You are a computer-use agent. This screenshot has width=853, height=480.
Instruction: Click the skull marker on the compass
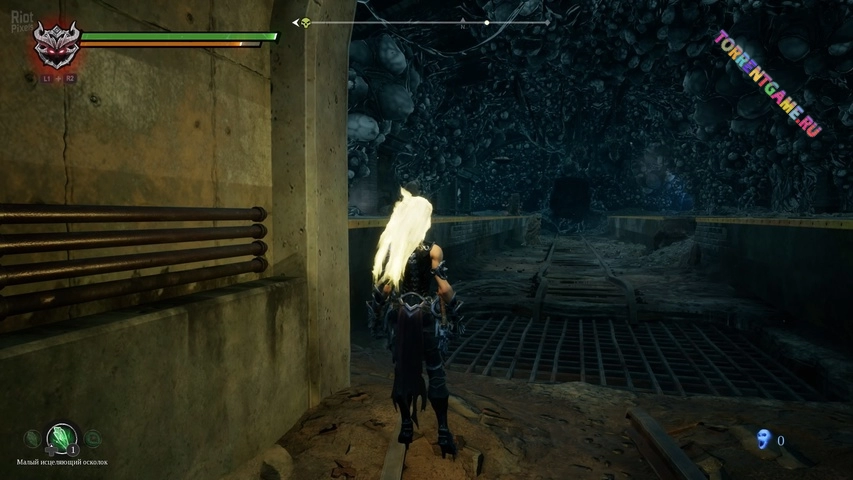[306, 22]
